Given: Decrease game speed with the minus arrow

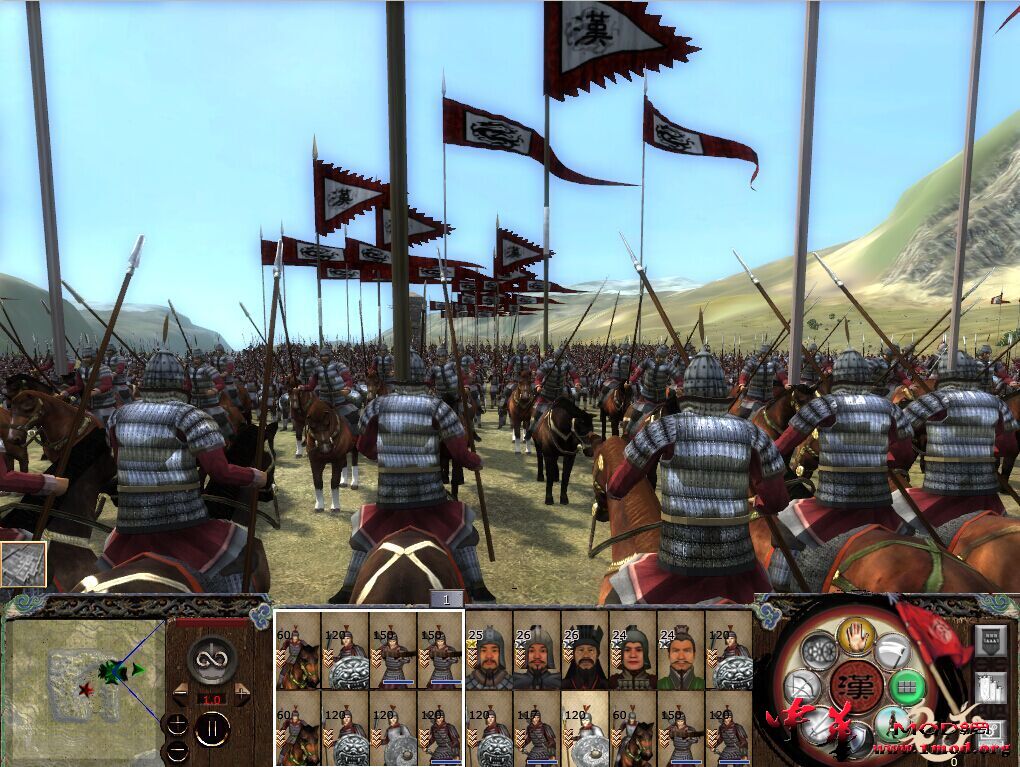Looking at the screenshot, I should pyautogui.click(x=181, y=691).
